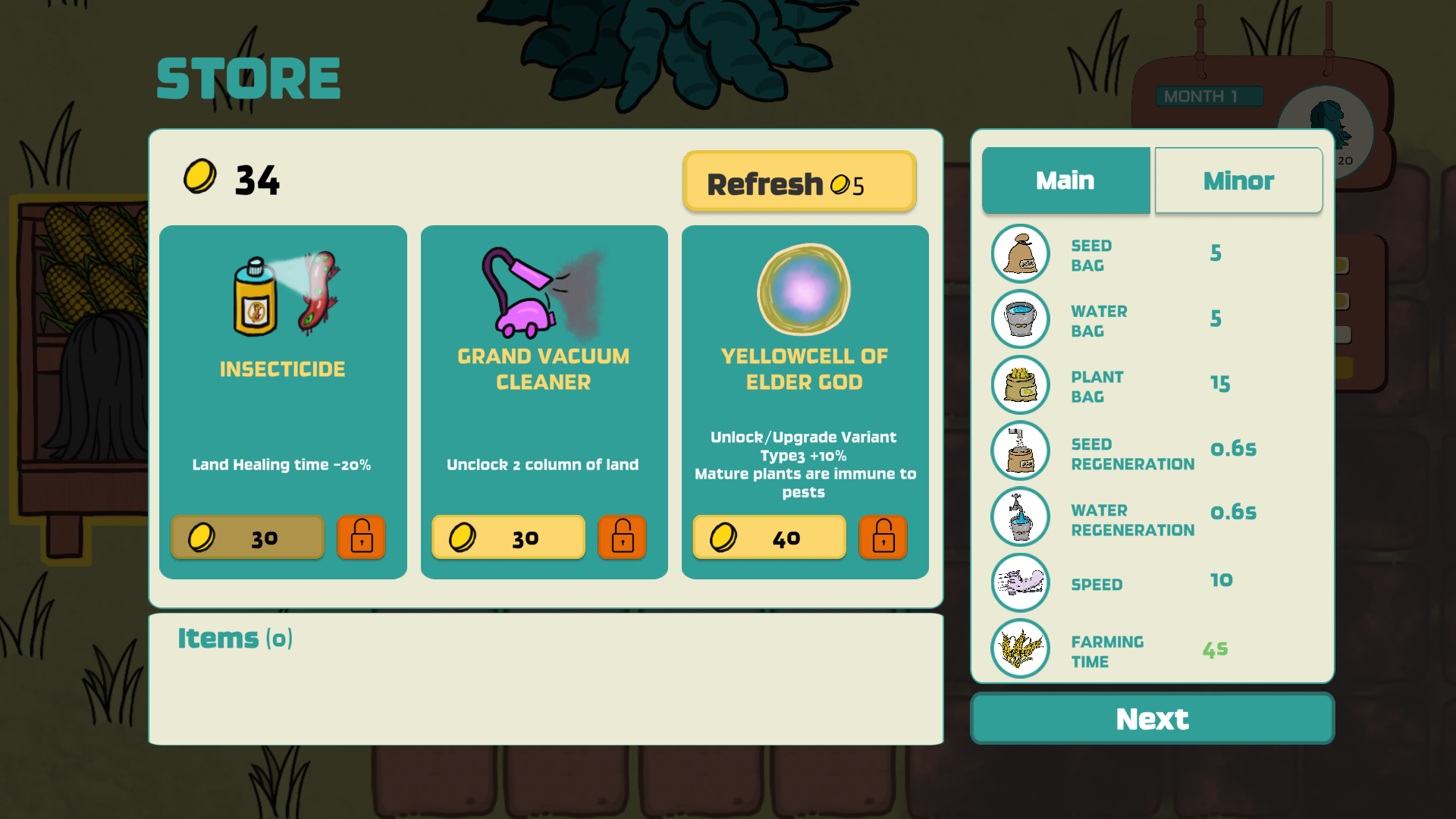
Task: Purchase Grand Vacuum Cleaner for 30 coins
Action: (x=508, y=538)
